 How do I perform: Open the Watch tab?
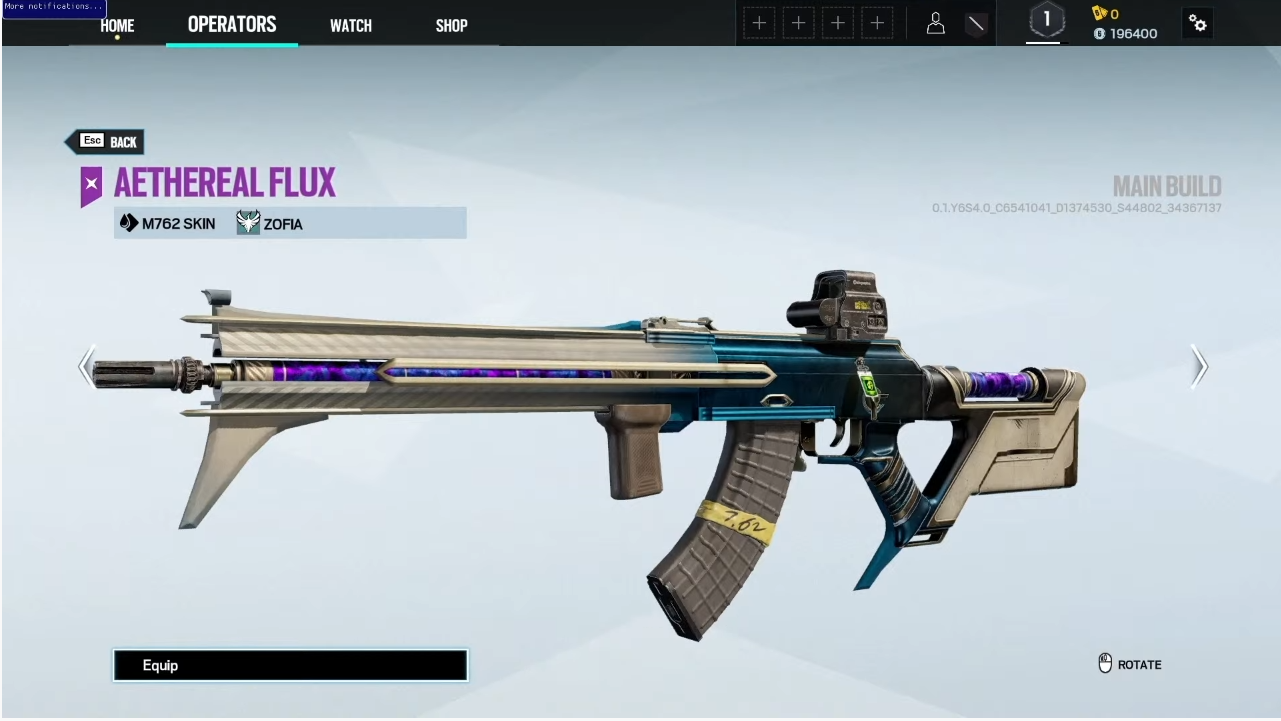coord(351,25)
